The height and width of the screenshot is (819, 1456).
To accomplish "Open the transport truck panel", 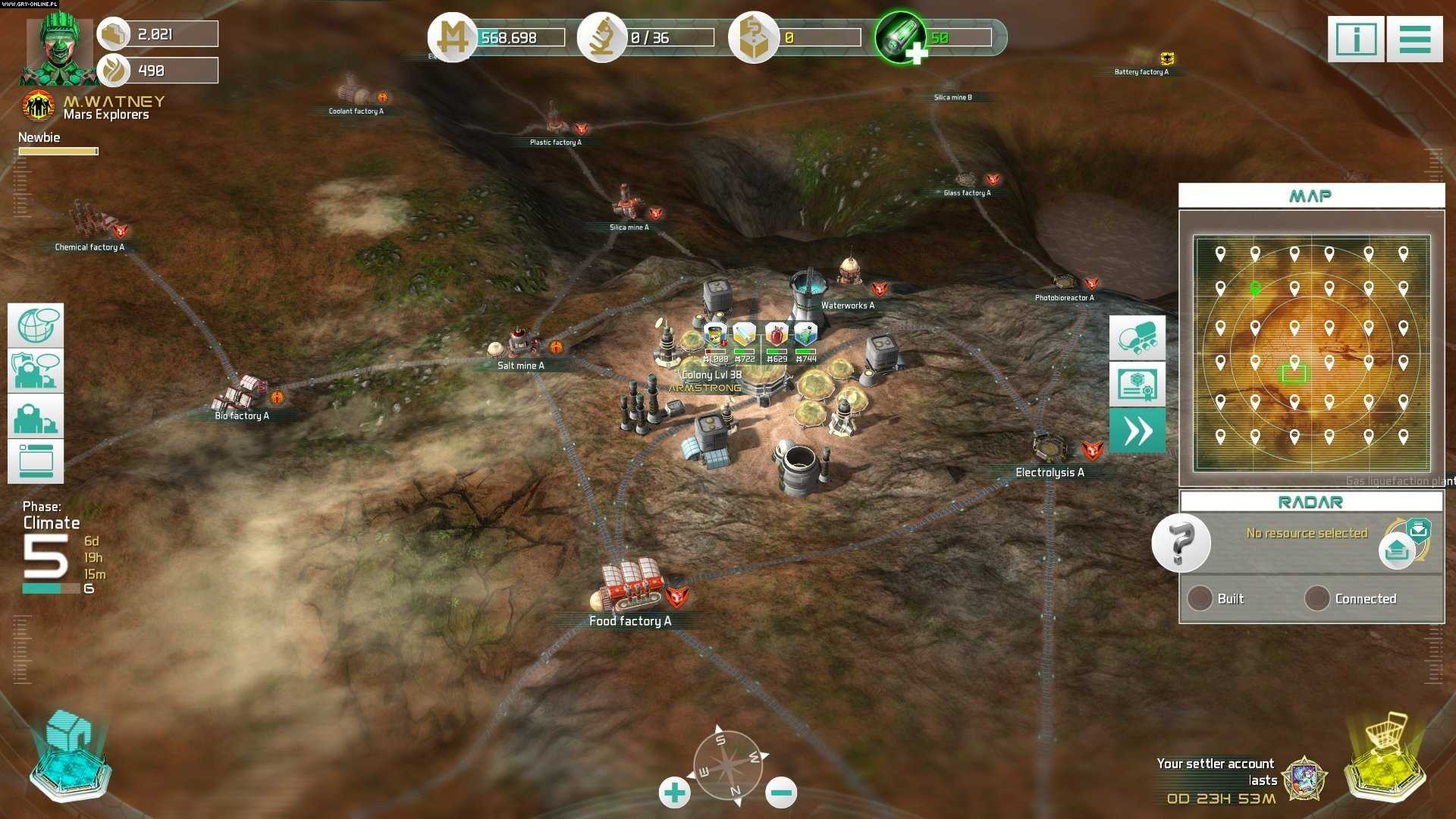I will click(1137, 338).
